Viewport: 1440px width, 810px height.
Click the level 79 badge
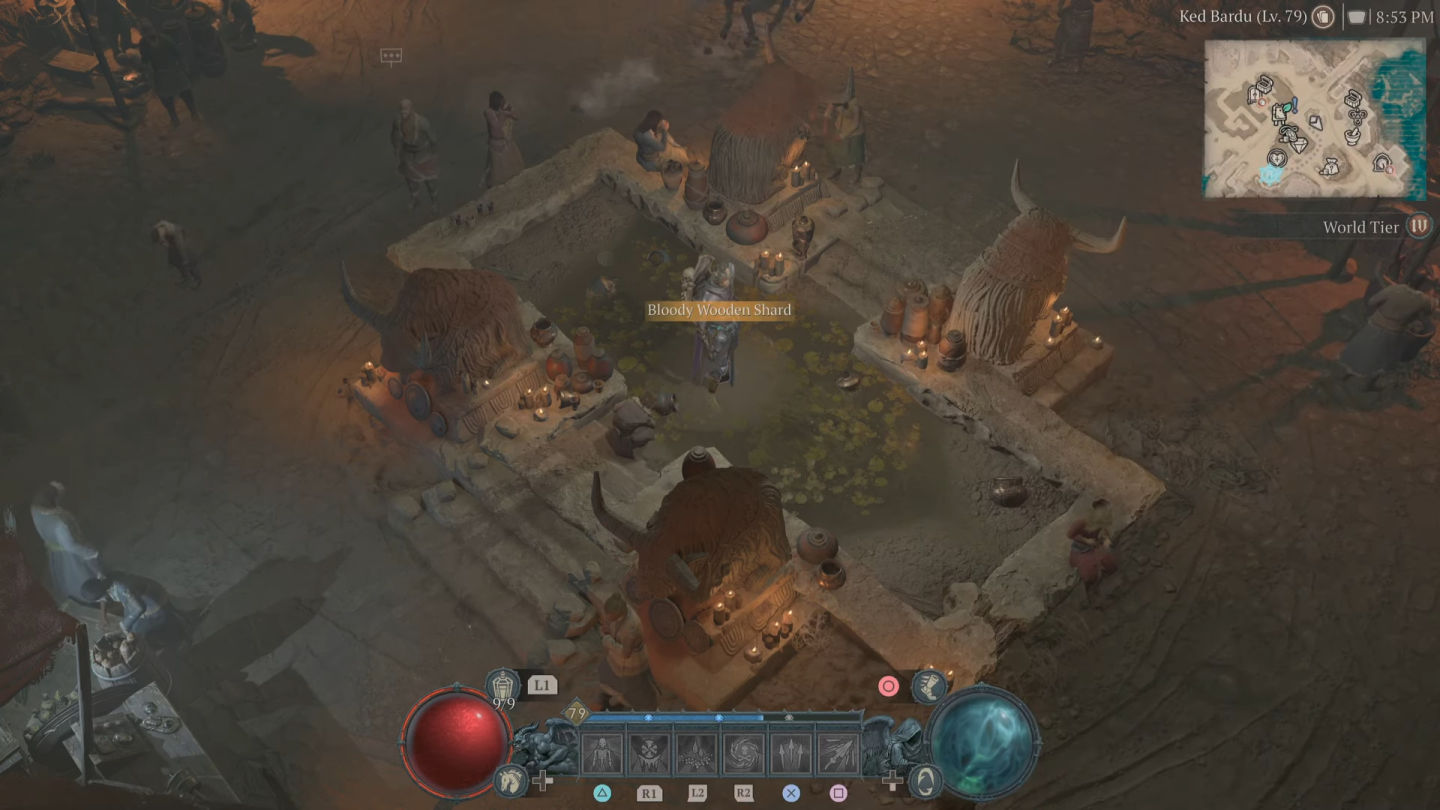(x=576, y=713)
